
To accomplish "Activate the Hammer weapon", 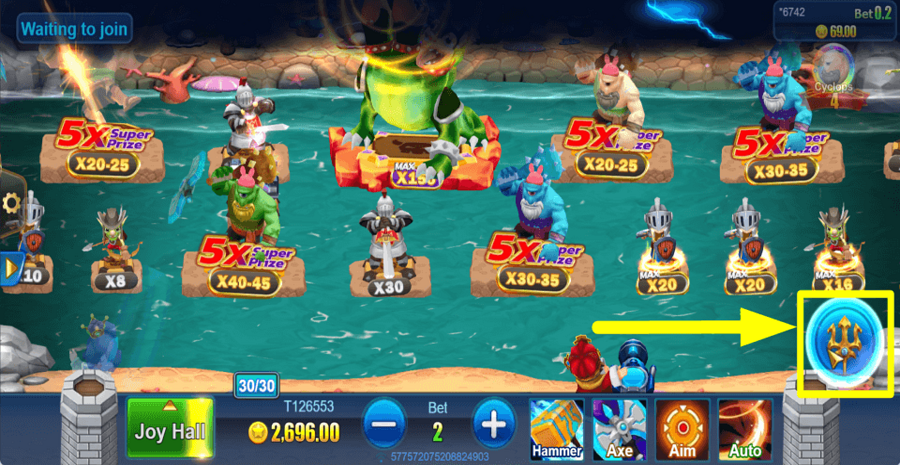I will click(x=557, y=427).
